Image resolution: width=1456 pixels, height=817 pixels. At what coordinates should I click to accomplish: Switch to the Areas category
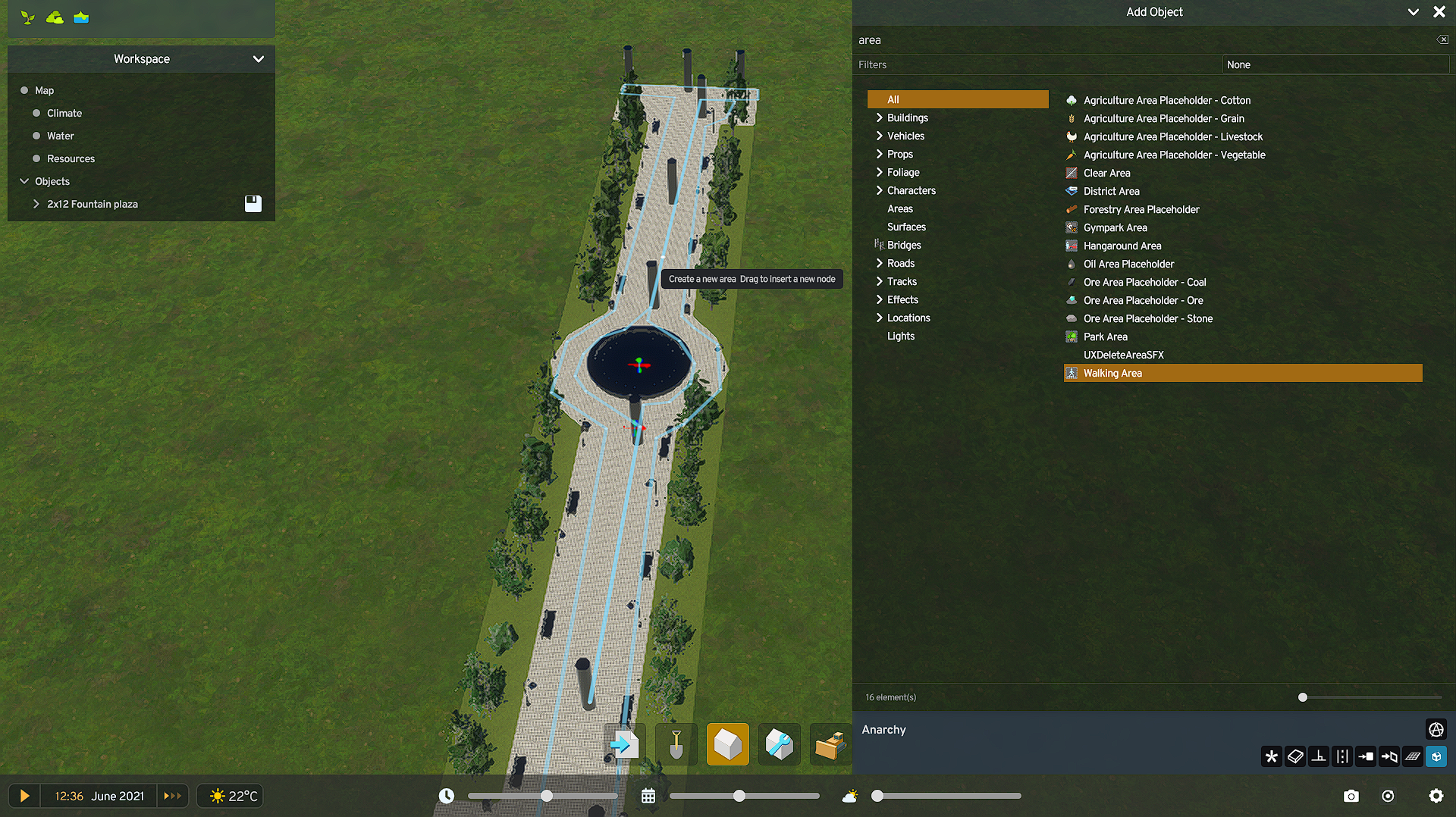coord(900,208)
